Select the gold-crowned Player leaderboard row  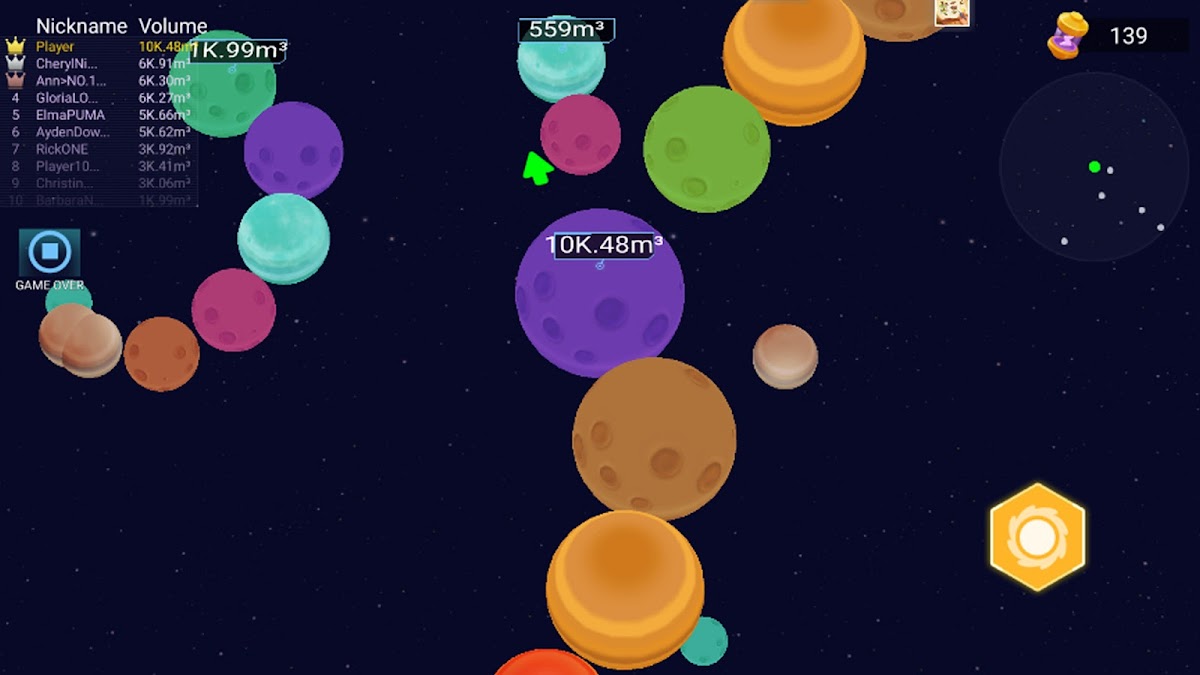(100, 47)
